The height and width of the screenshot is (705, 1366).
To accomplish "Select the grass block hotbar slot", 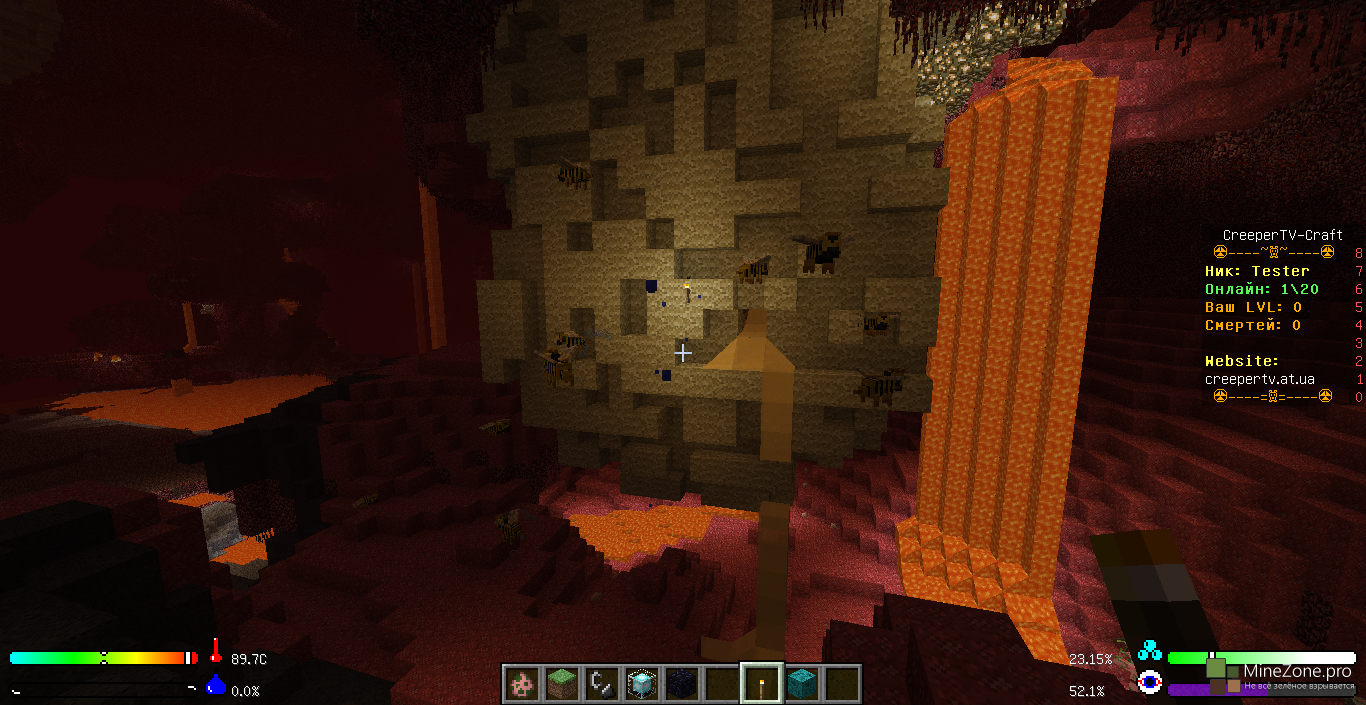I will pos(561,684).
